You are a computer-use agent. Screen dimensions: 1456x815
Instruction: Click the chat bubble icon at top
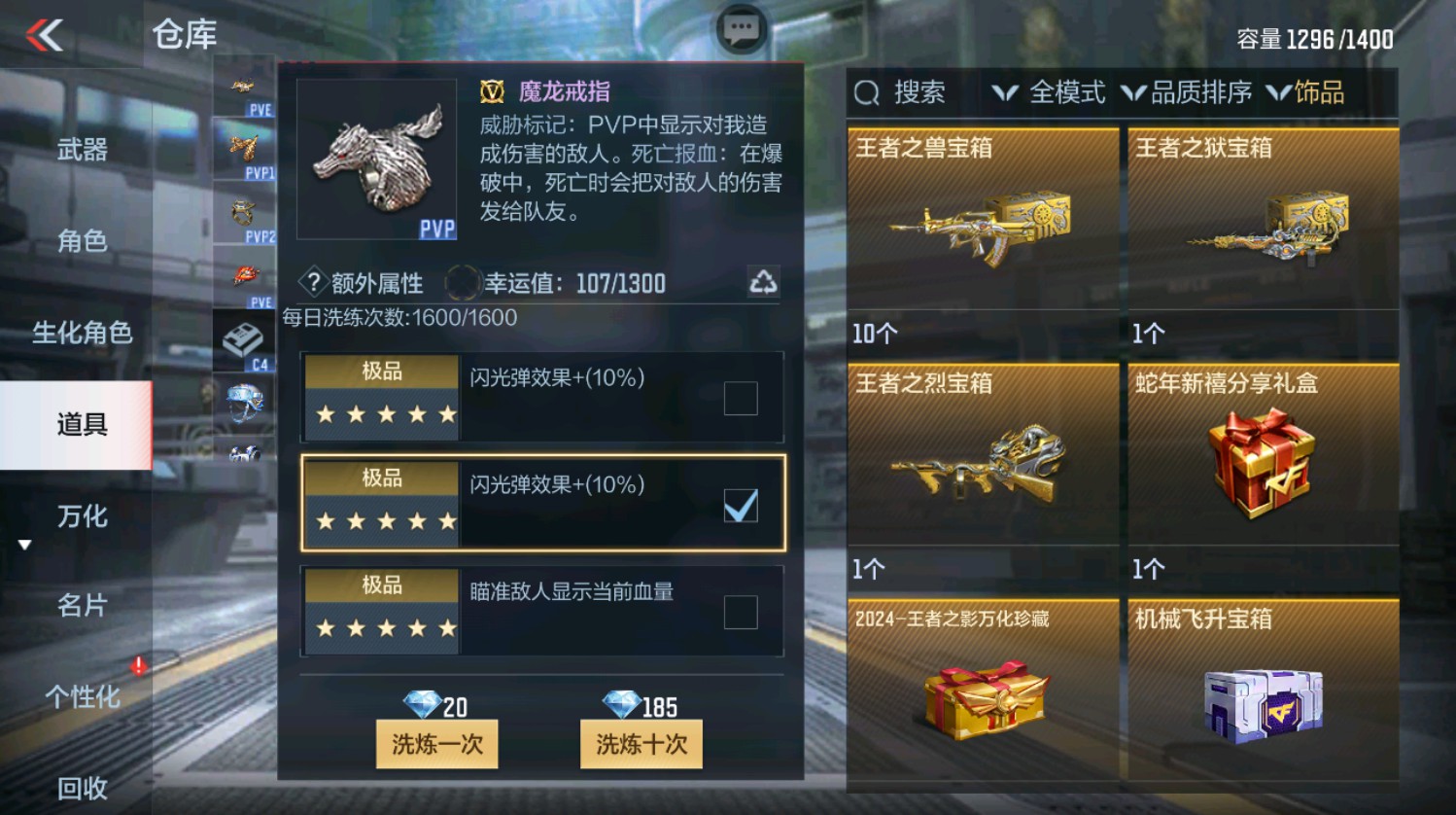(x=741, y=28)
